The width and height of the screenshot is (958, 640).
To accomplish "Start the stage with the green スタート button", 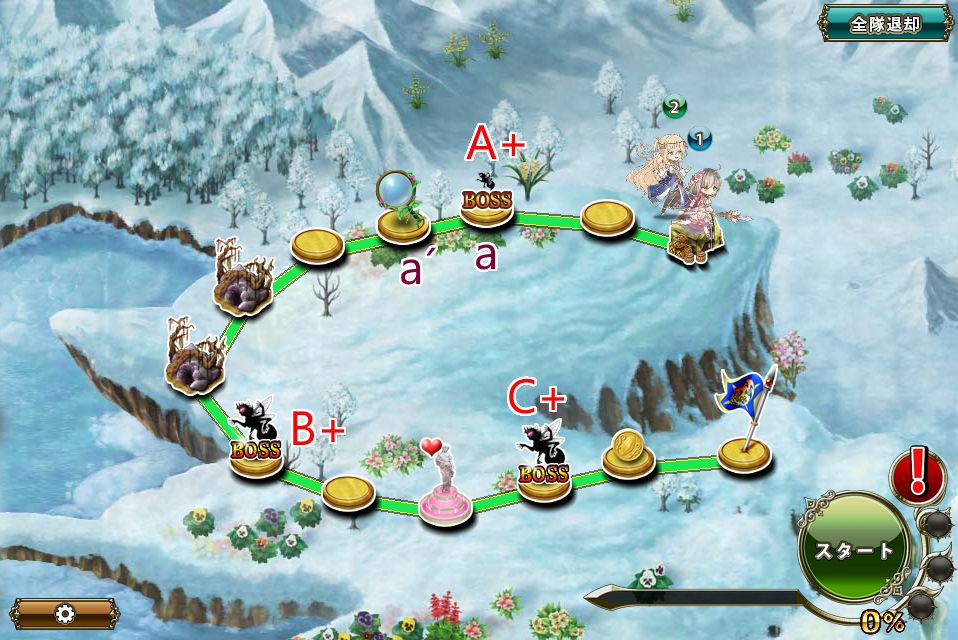I will pyautogui.click(x=856, y=550).
